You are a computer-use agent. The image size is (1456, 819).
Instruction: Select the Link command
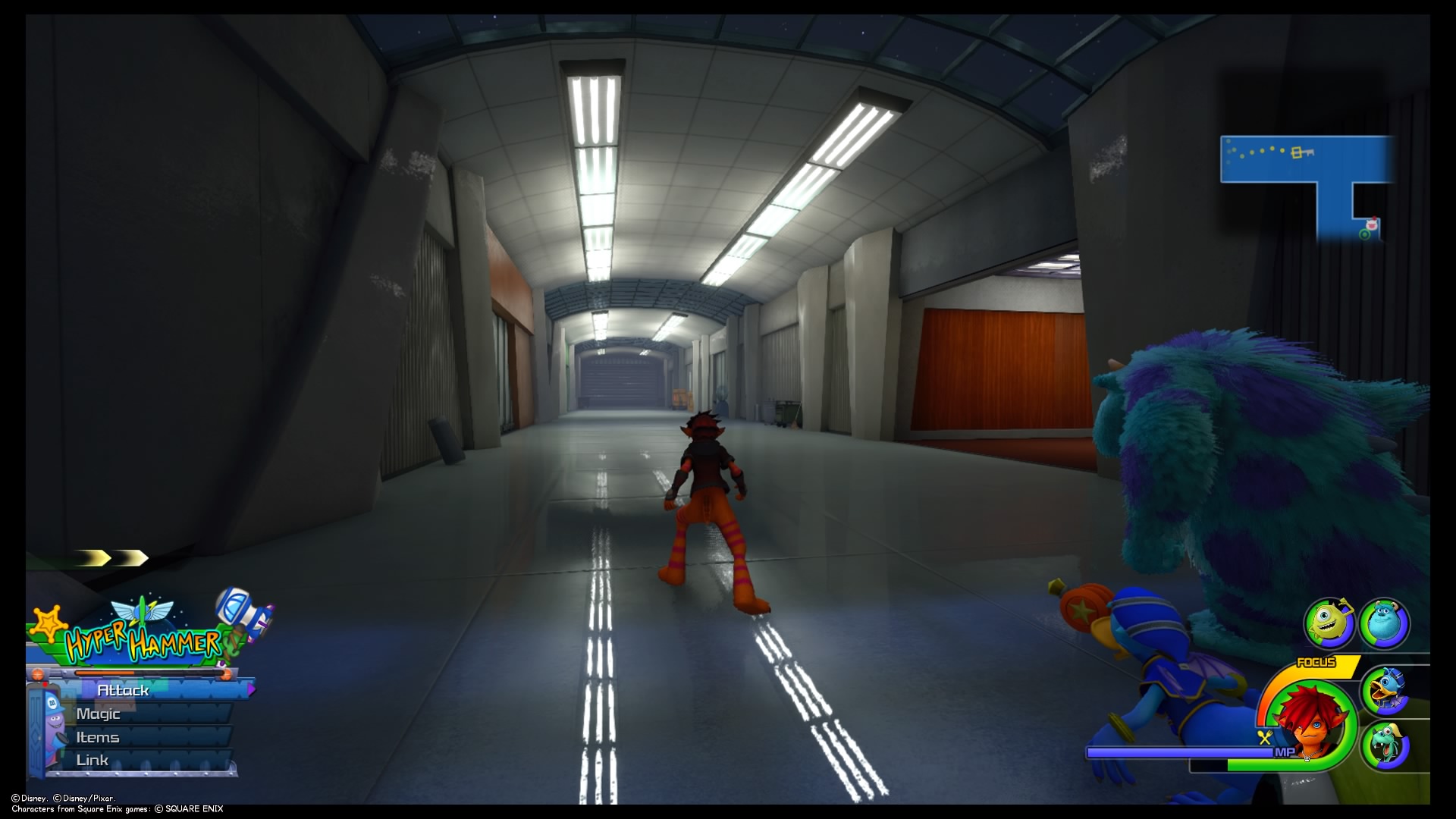(93, 759)
